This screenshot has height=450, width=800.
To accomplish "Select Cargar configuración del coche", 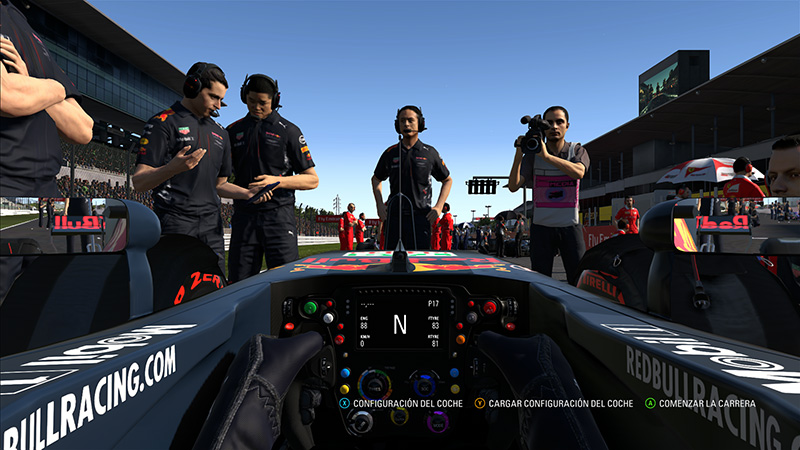I will [553, 403].
